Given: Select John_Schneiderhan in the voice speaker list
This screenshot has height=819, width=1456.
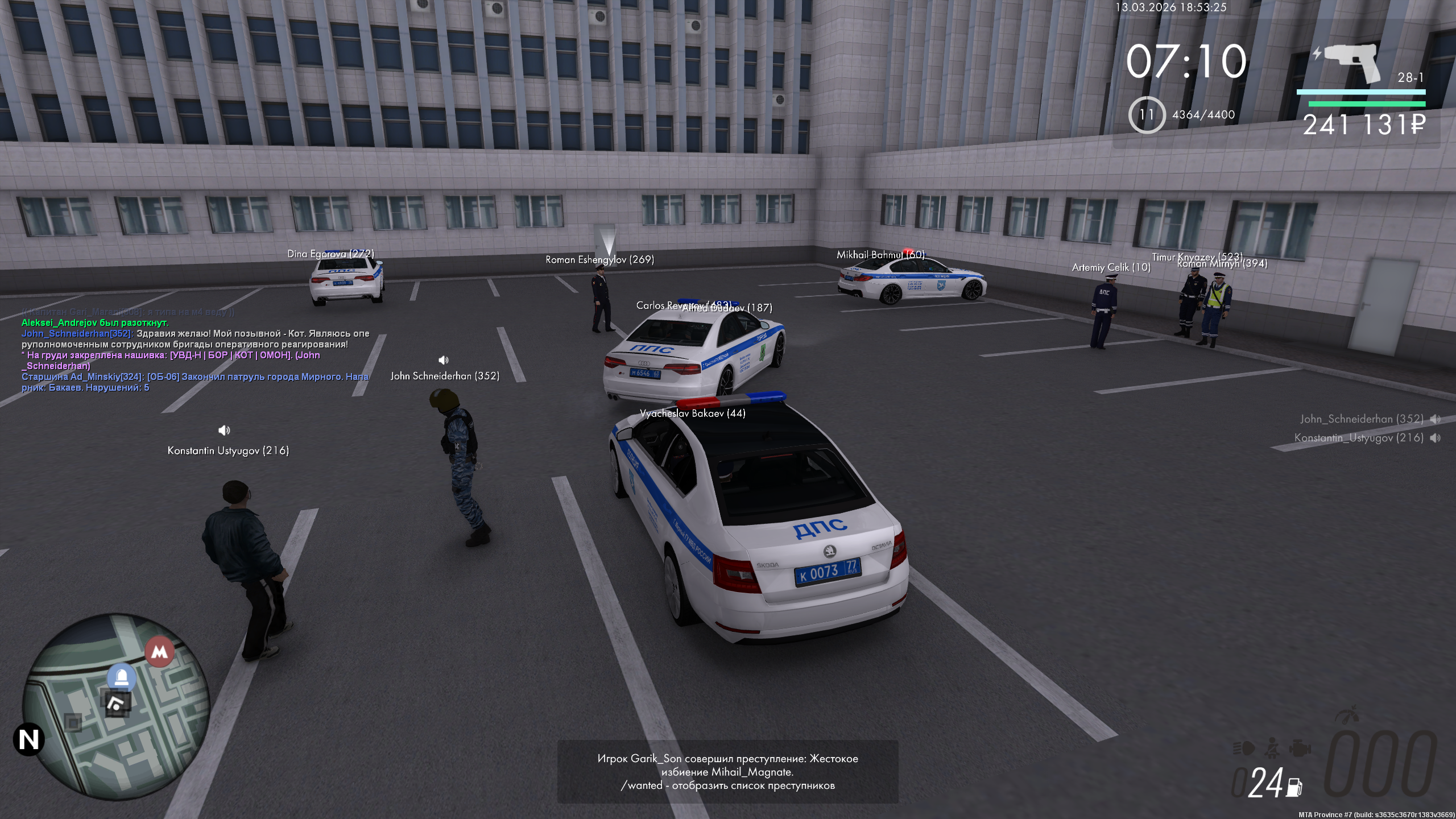Looking at the screenshot, I should pos(1361,419).
